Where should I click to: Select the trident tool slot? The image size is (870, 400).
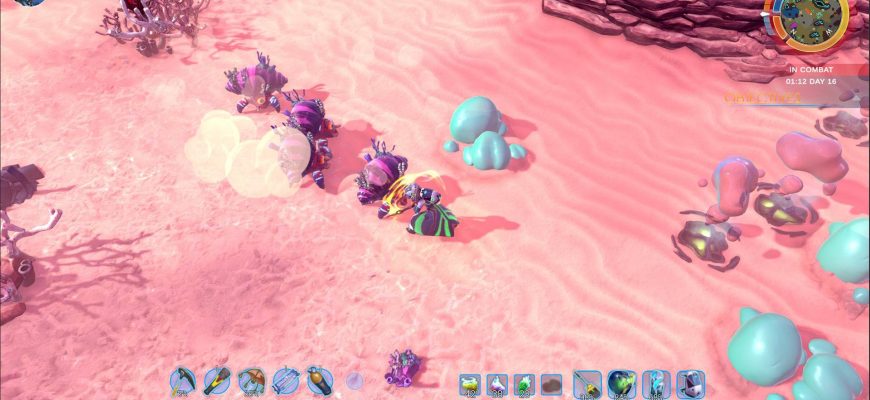(285, 380)
